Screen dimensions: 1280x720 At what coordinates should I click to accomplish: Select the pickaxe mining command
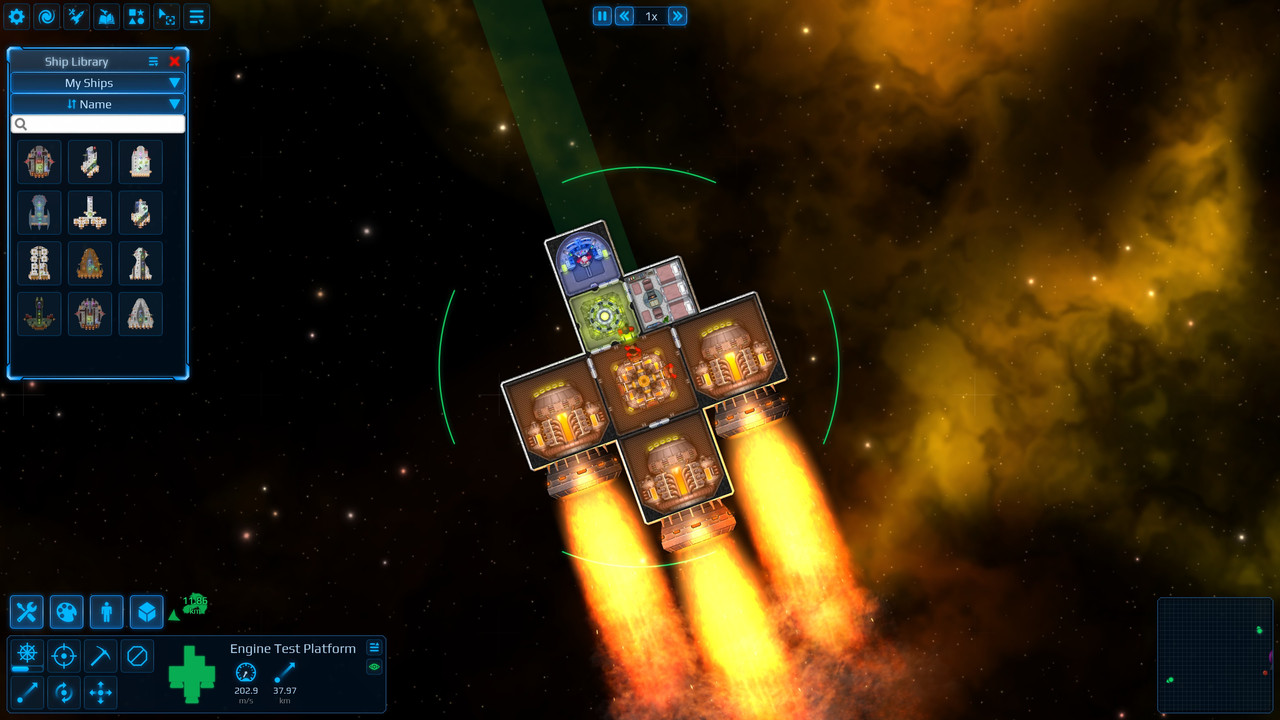click(101, 656)
